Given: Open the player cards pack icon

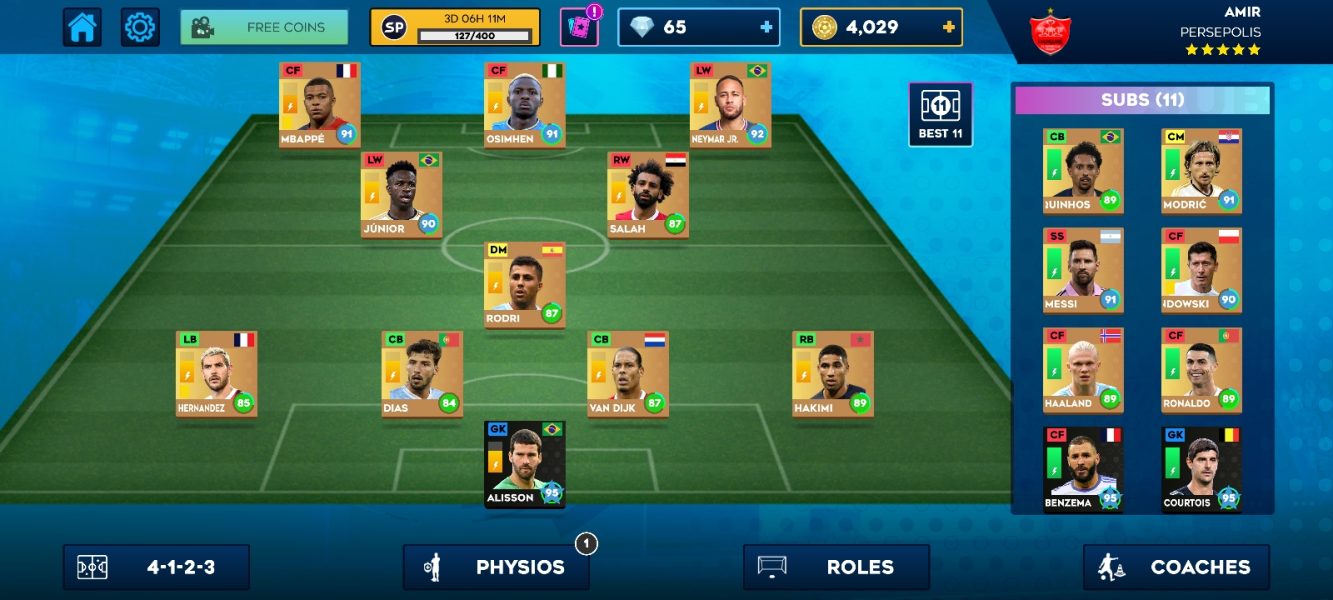Looking at the screenshot, I should coord(579,27).
